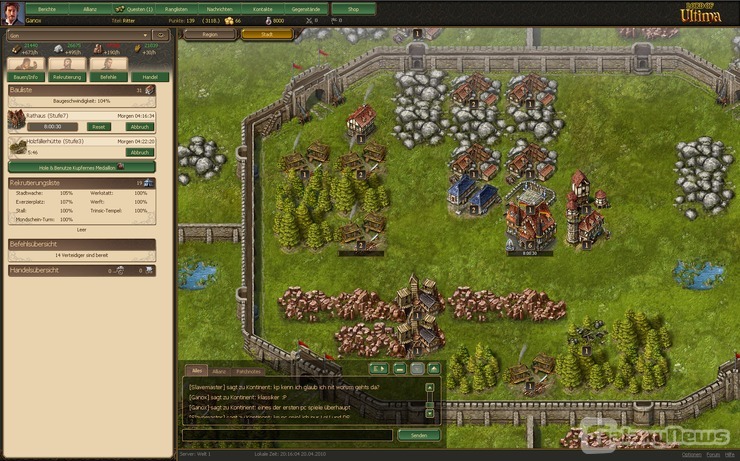Viewport: 740px width, 461px height.
Task: Open the Ranglisten menu
Action: 176,8
